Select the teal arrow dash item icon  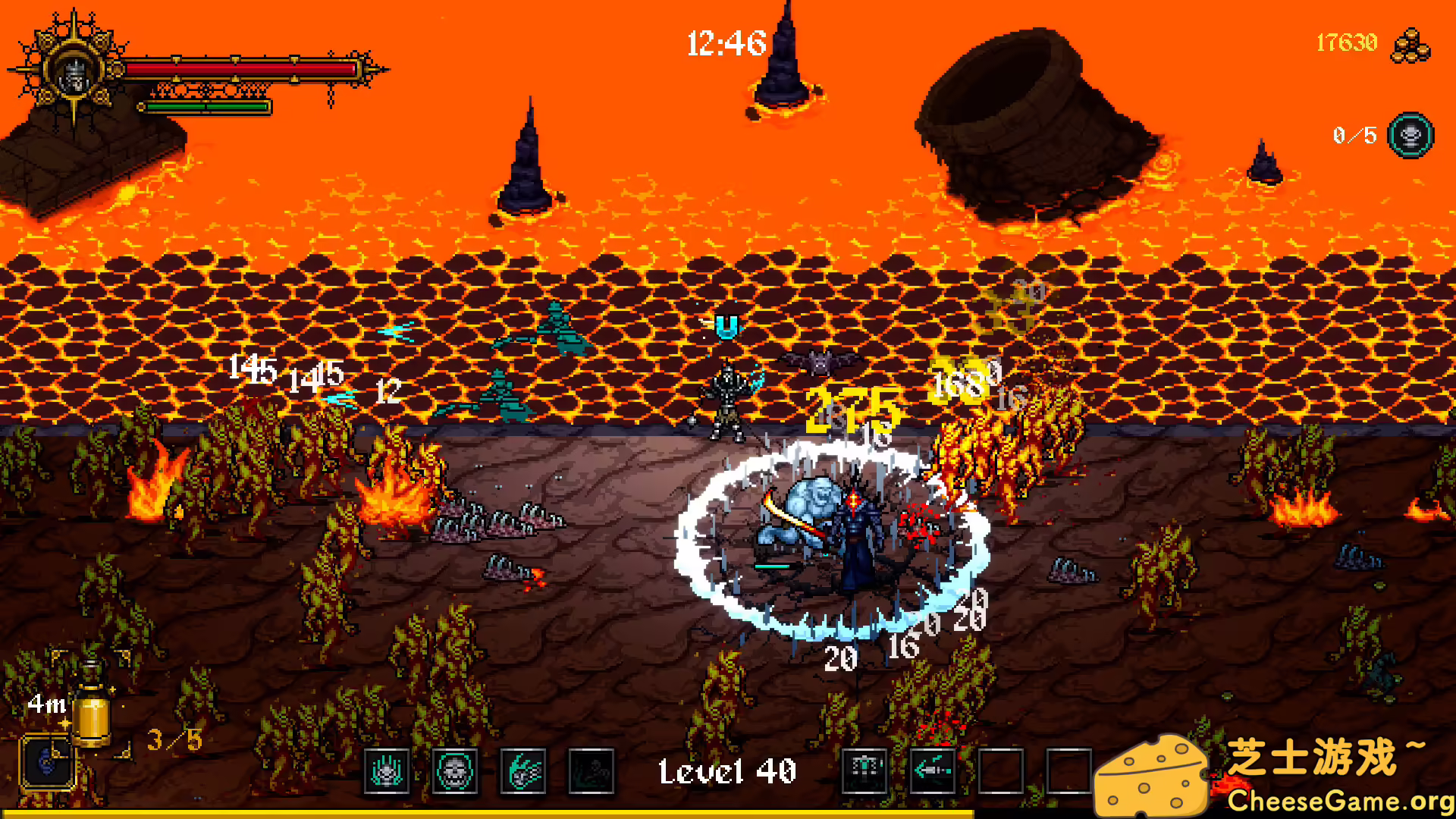pyautogui.click(x=933, y=770)
